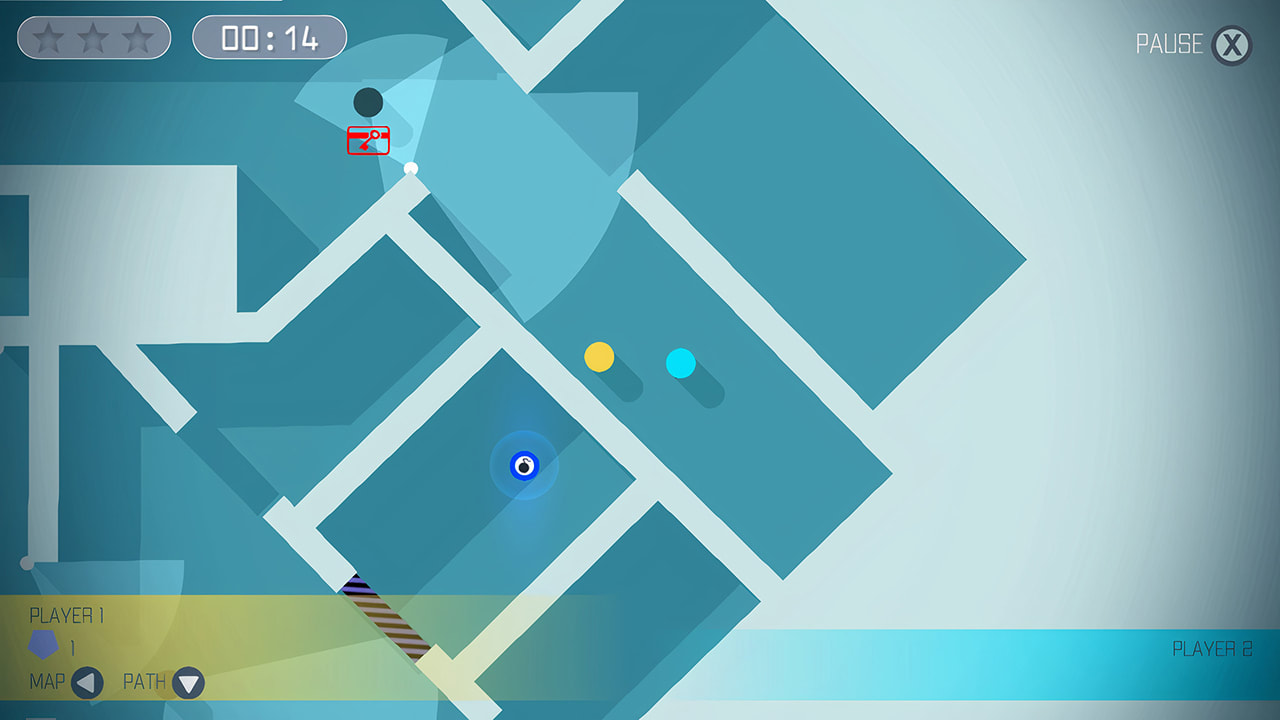This screenshot has width=1280, height=720.
Task: Click the red keycard lock icon
Action: pyautogui.click(x=367, y=140)
